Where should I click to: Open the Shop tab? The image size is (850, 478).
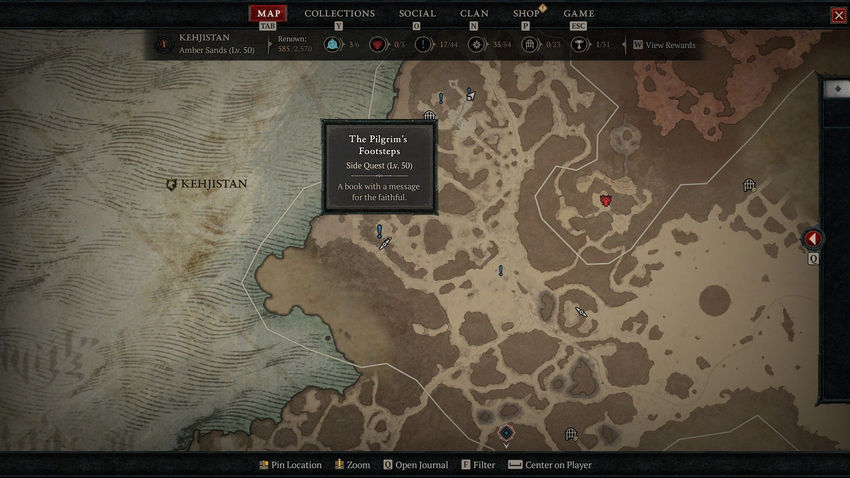point(526,13)
